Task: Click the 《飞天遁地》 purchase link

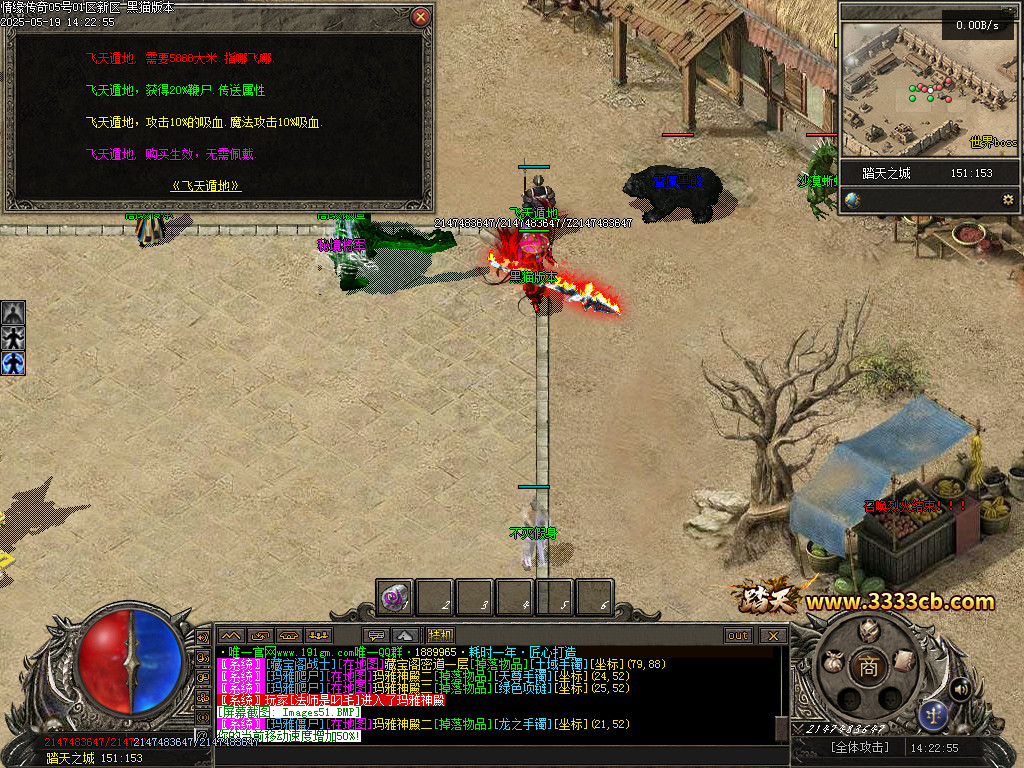Action: tap(206, 186)
